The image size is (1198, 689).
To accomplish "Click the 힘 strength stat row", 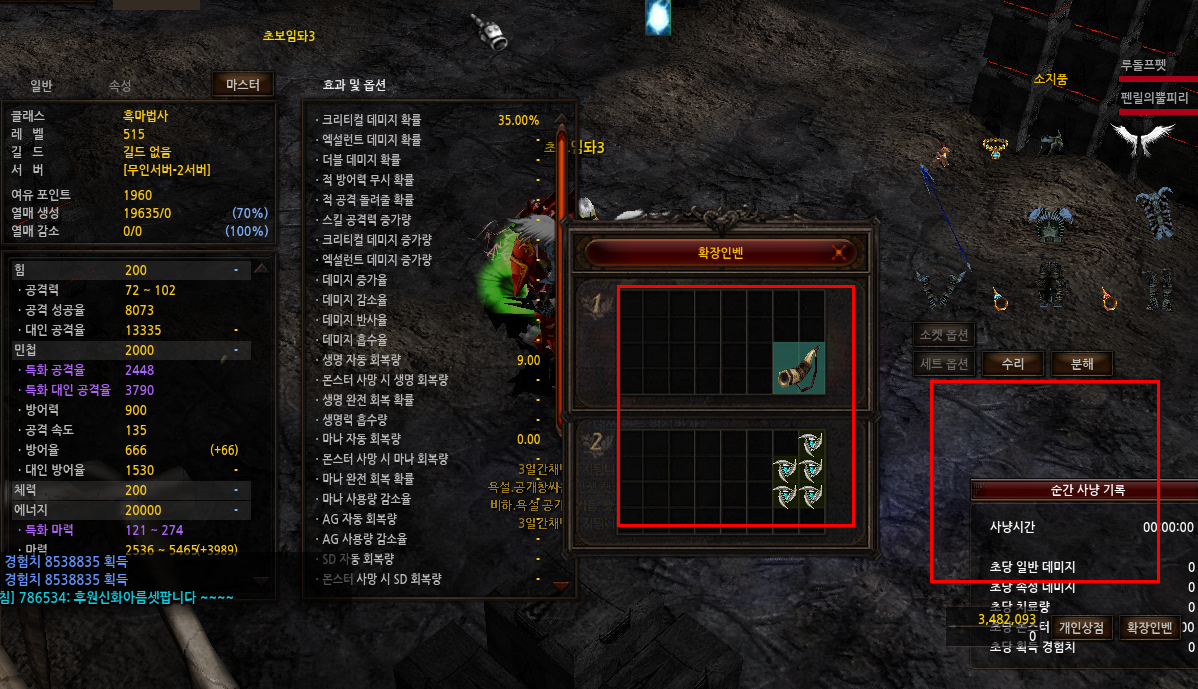I will click(128, 270).
